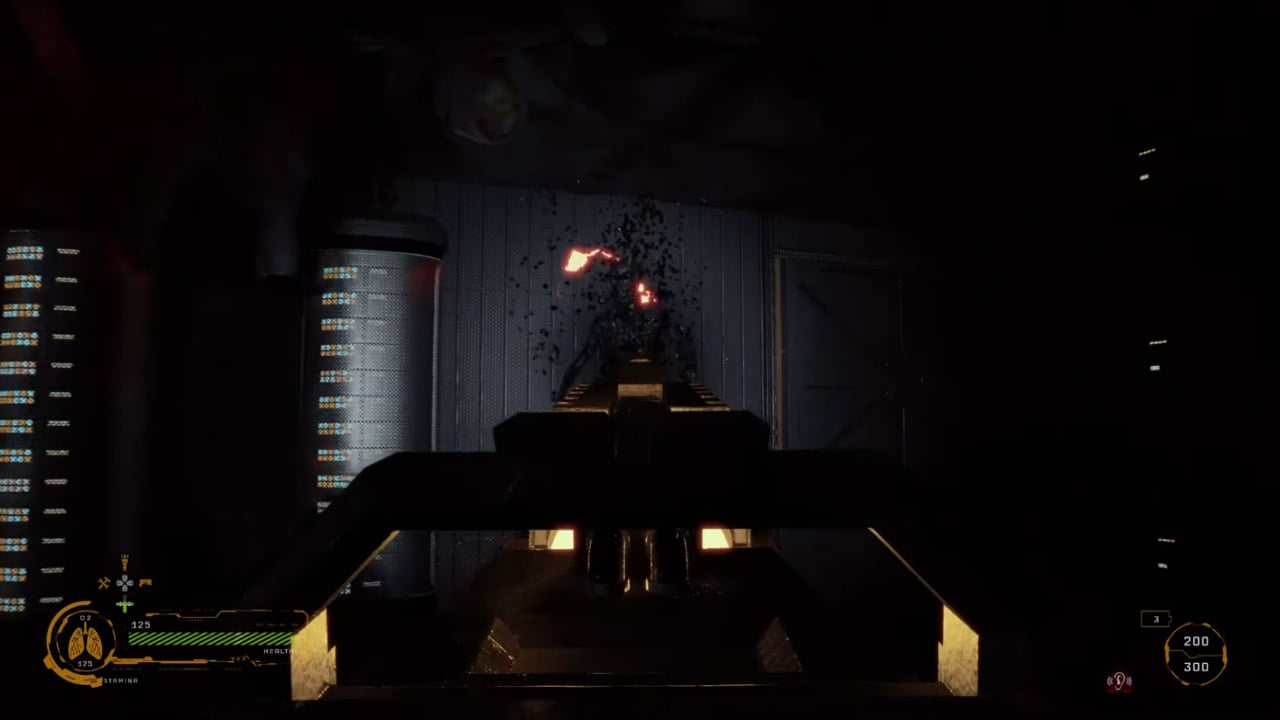Click the battery-shaped magazine counter showing 3
The width and height of the screenshot is (1280, 720).
click(x=1156, y=619)
